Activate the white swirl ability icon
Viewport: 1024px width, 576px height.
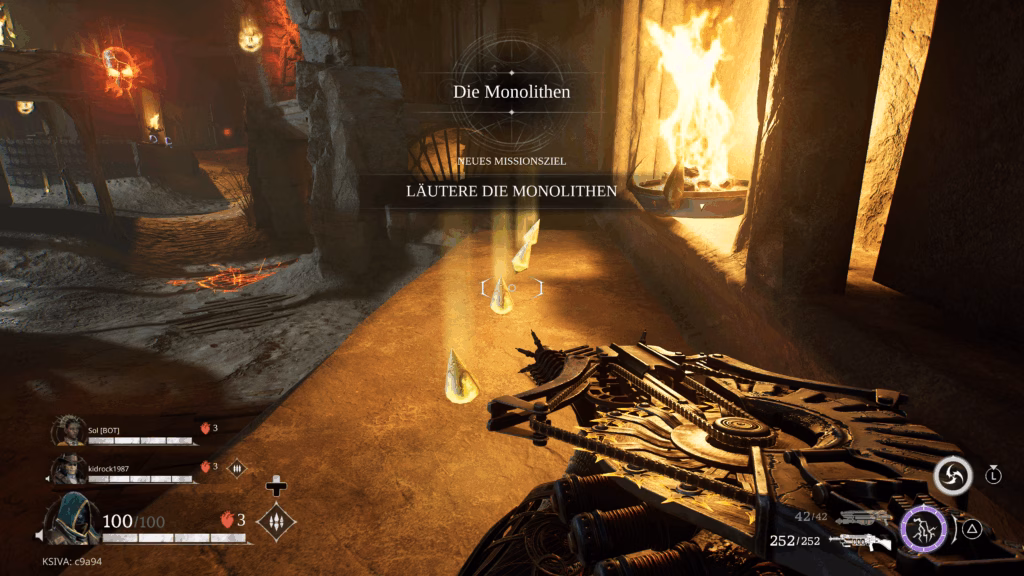[953, 476]
